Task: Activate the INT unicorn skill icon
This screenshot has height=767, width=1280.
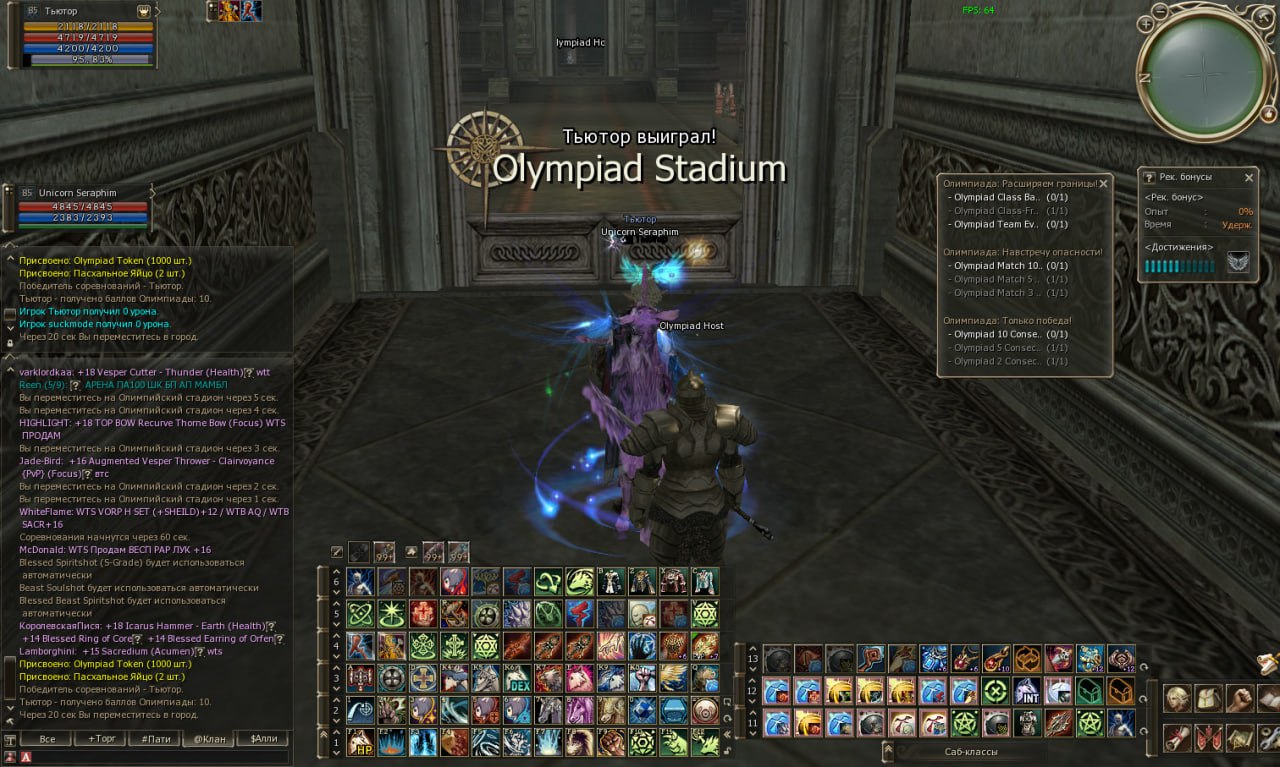Action: (1026, 691)
